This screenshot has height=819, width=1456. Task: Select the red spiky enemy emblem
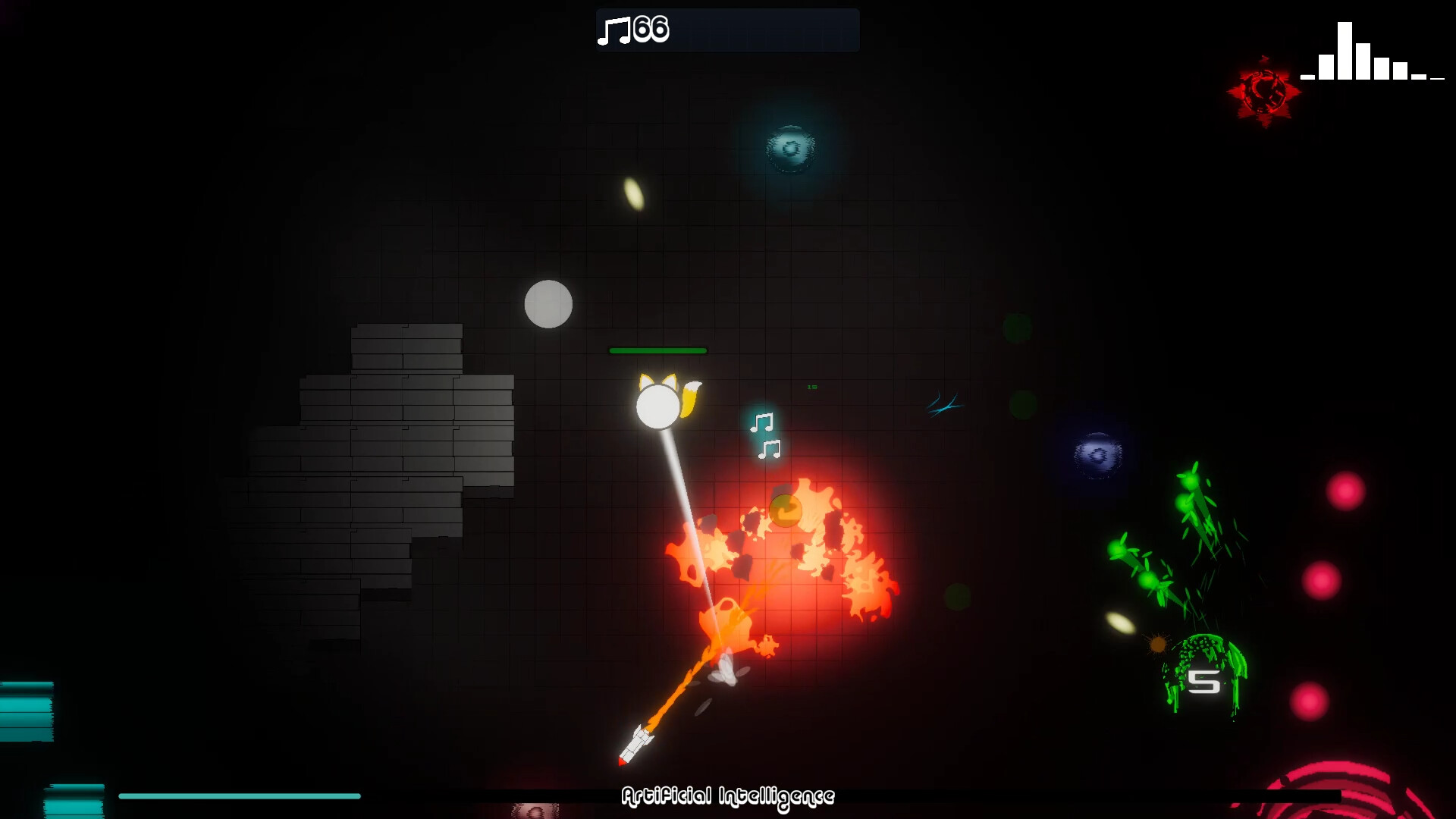pyautogui.click(x=1263, y=89)
